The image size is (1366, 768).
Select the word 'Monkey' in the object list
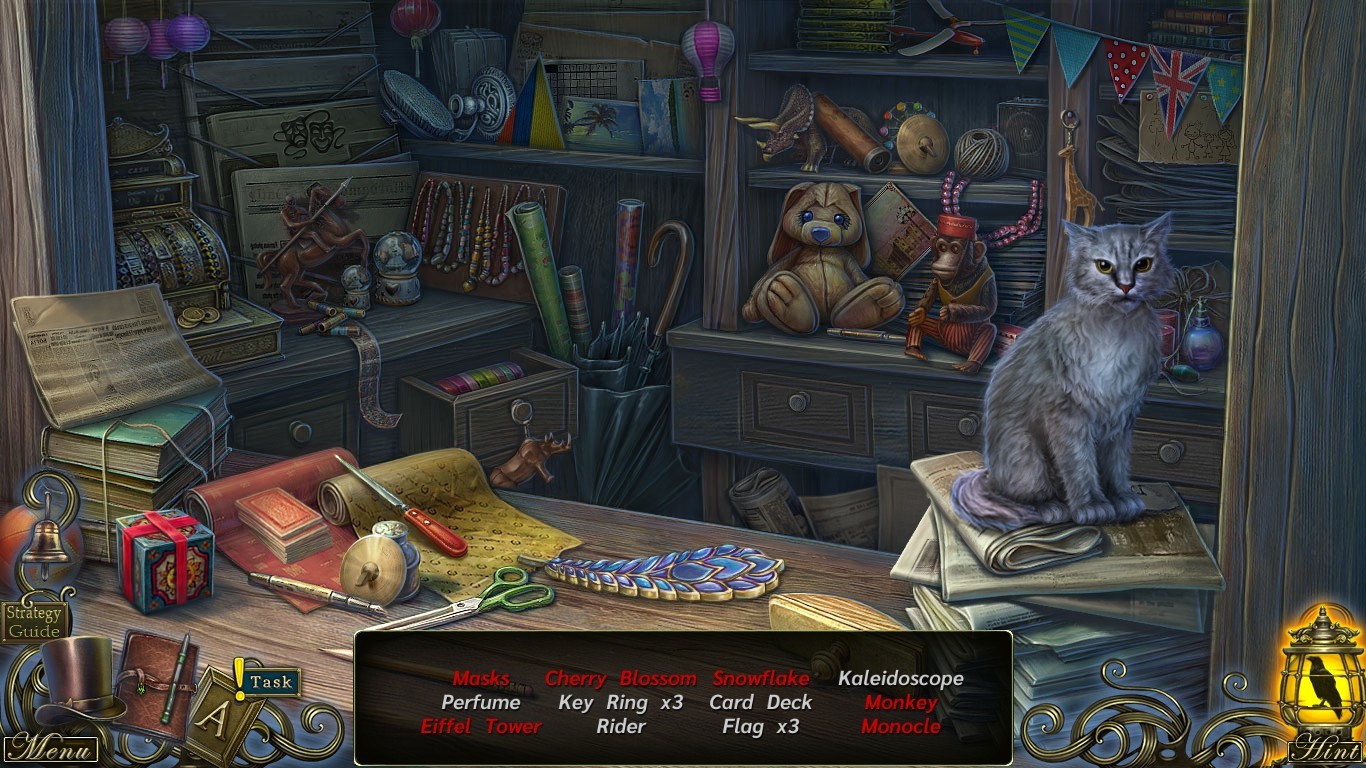point(900,703)
